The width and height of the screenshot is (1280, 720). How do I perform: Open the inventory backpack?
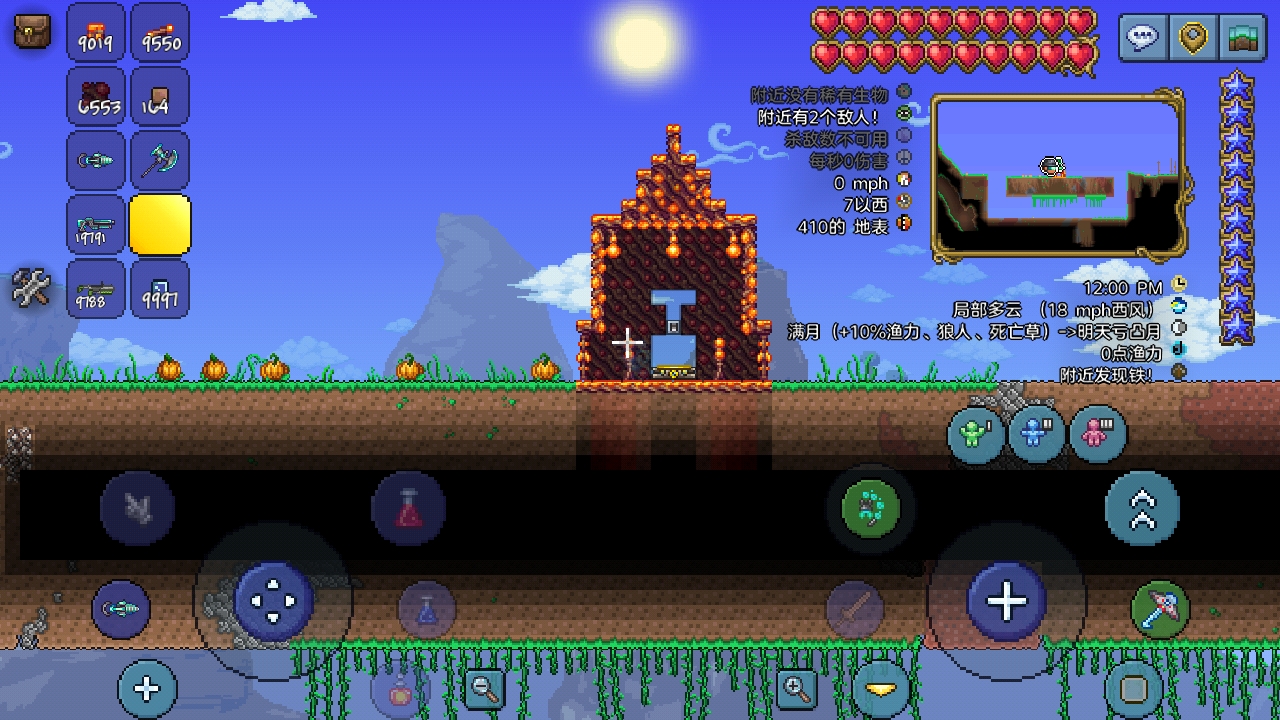coord(32,31)
